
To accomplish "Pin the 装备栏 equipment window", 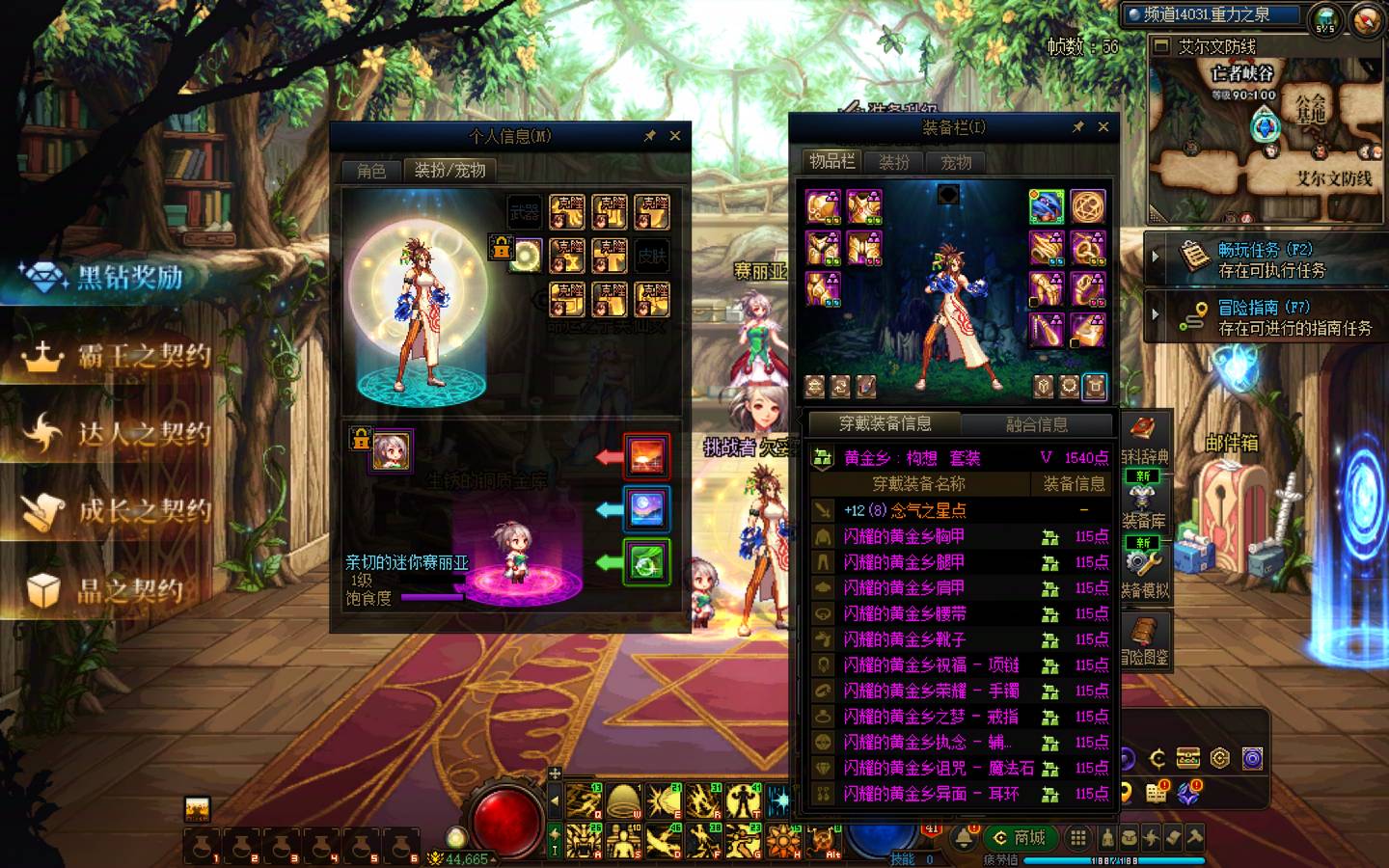I will click(x=1077, y=126).
